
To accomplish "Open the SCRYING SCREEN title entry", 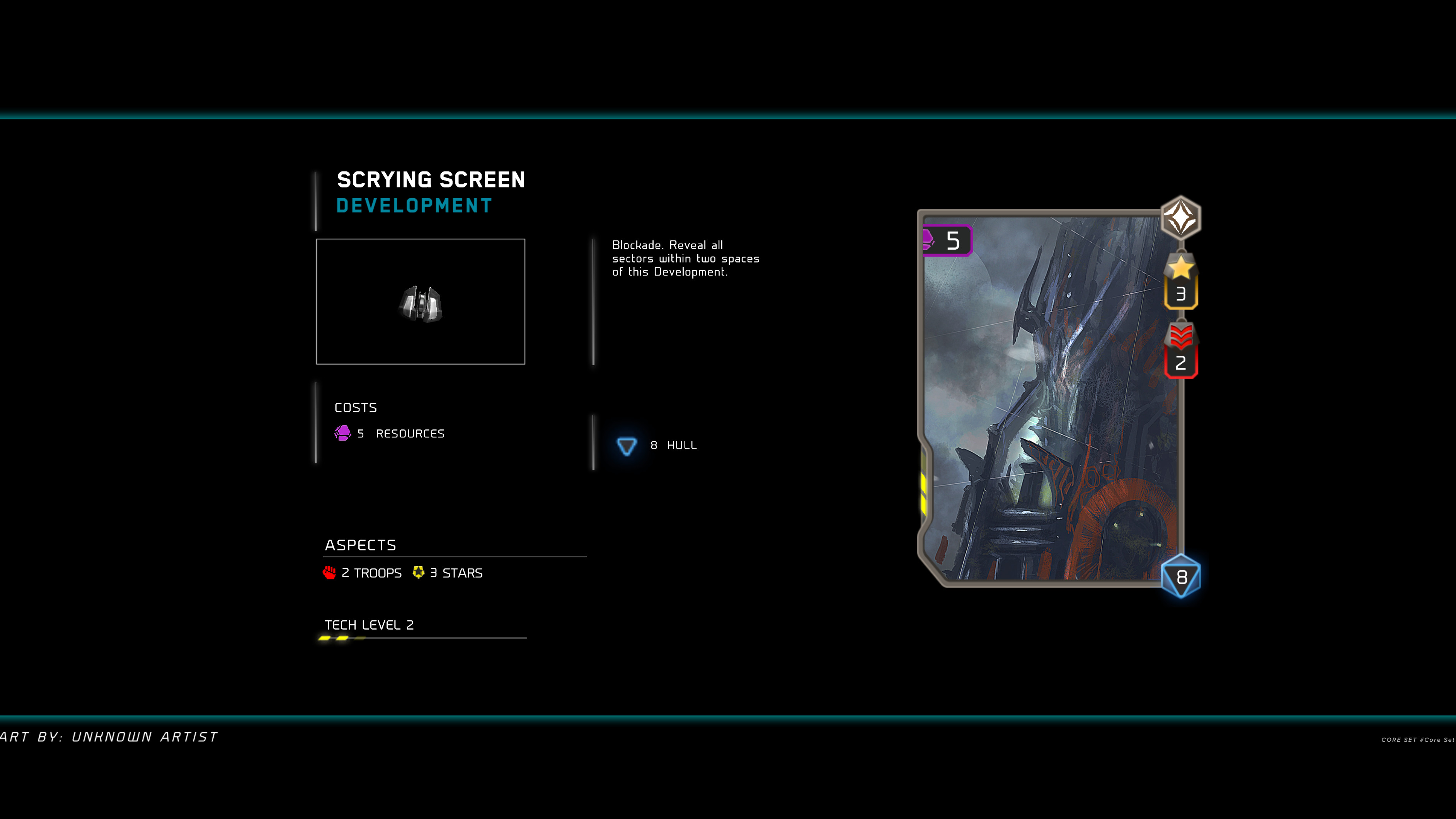I will click(431, 179).
